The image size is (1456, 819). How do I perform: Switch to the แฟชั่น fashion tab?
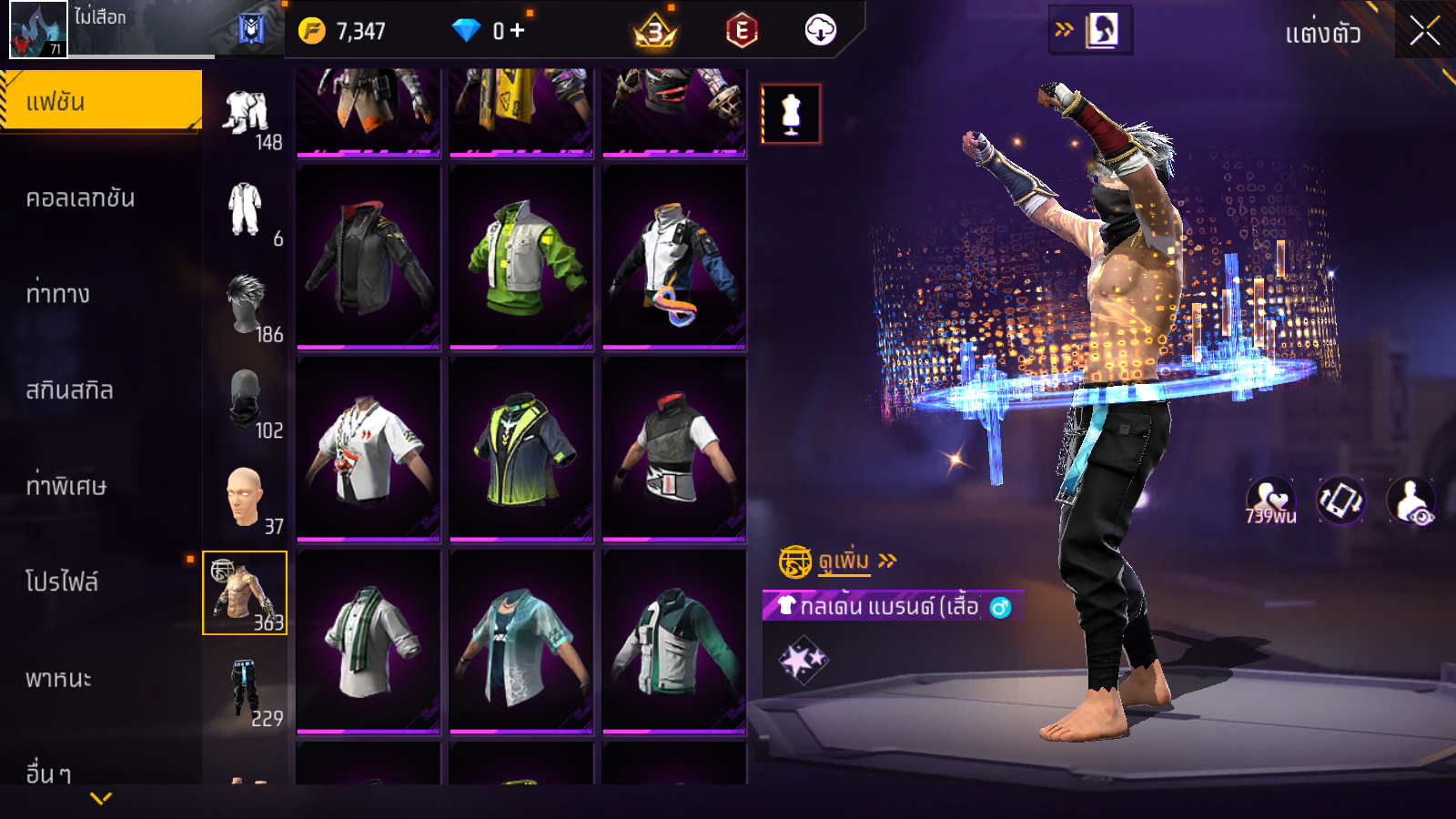pyautogui.click(x=101, y=101)
